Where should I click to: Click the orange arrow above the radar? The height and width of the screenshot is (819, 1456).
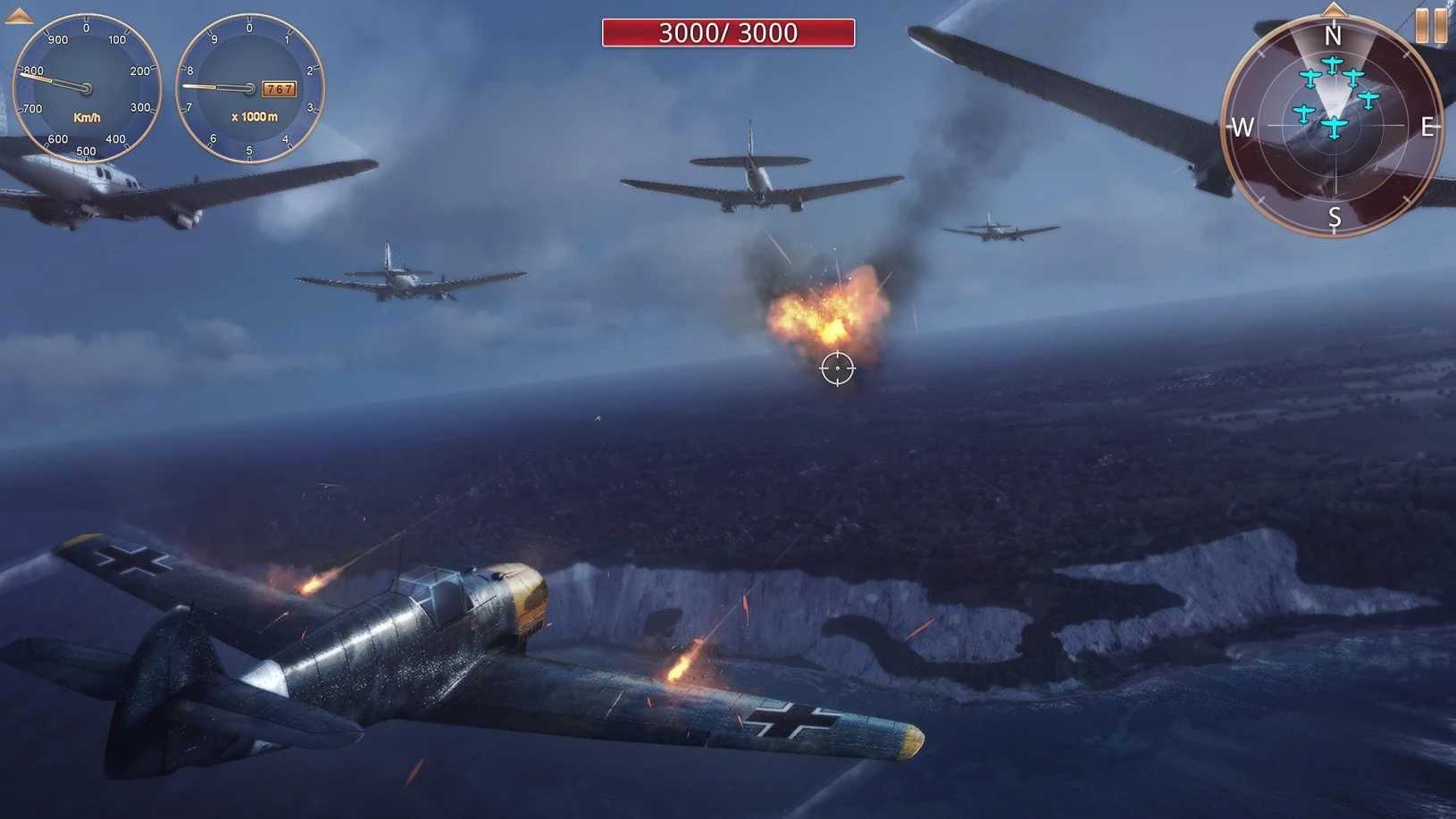pos(1334,10)
